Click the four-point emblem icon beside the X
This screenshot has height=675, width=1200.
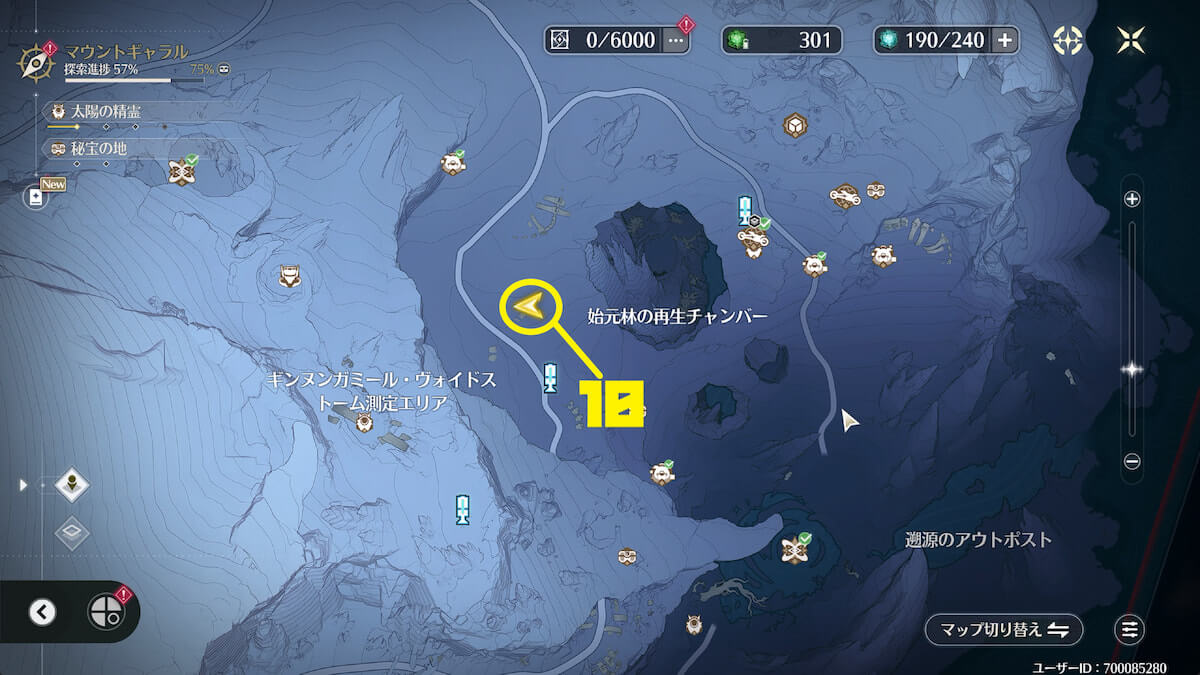(x=1068, y=40)
